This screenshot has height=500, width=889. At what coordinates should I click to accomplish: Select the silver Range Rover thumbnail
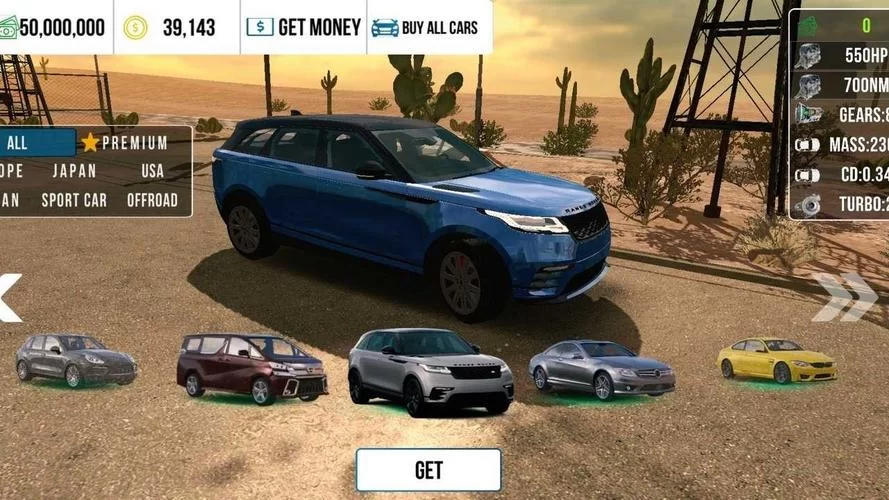430,371
